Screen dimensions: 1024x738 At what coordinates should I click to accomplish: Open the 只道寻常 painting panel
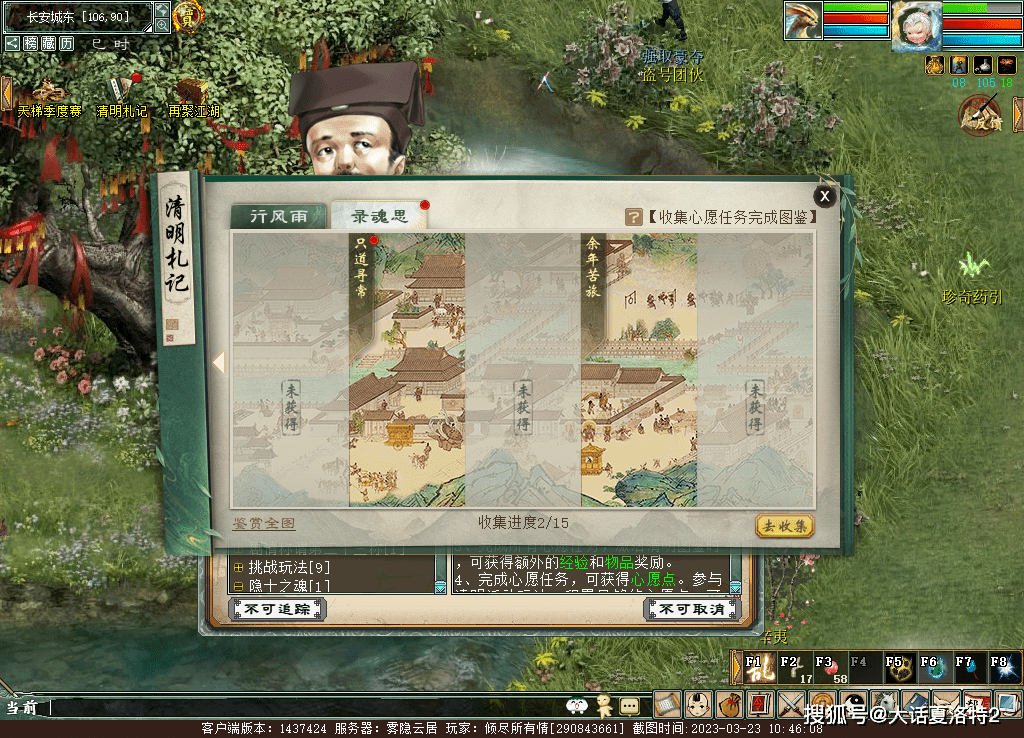tap(407, 370)
